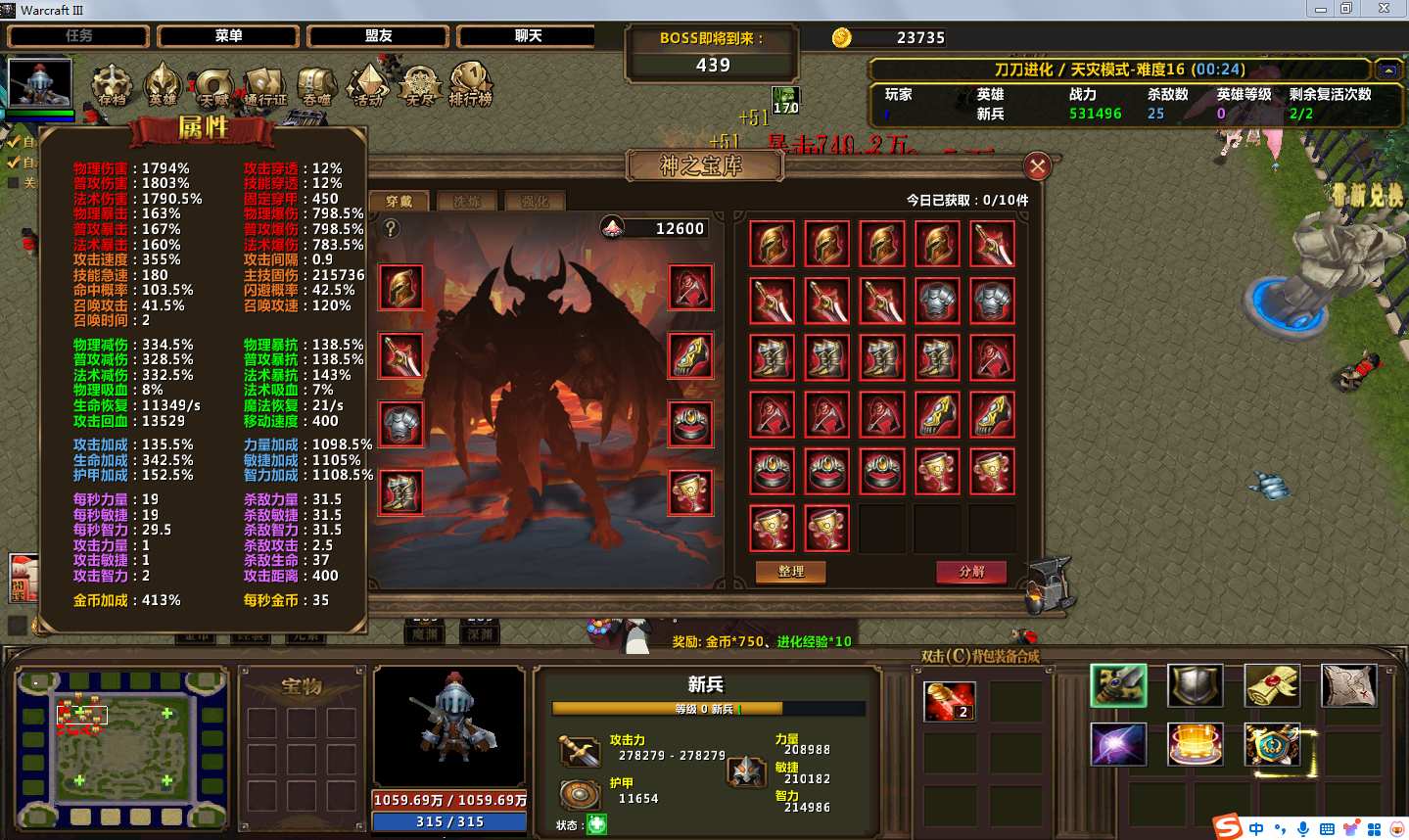Open the 排行榜 leaderboard icon
Viewport: 1409px width, 840px height.
pyautogui.click(x=470, y=85)
